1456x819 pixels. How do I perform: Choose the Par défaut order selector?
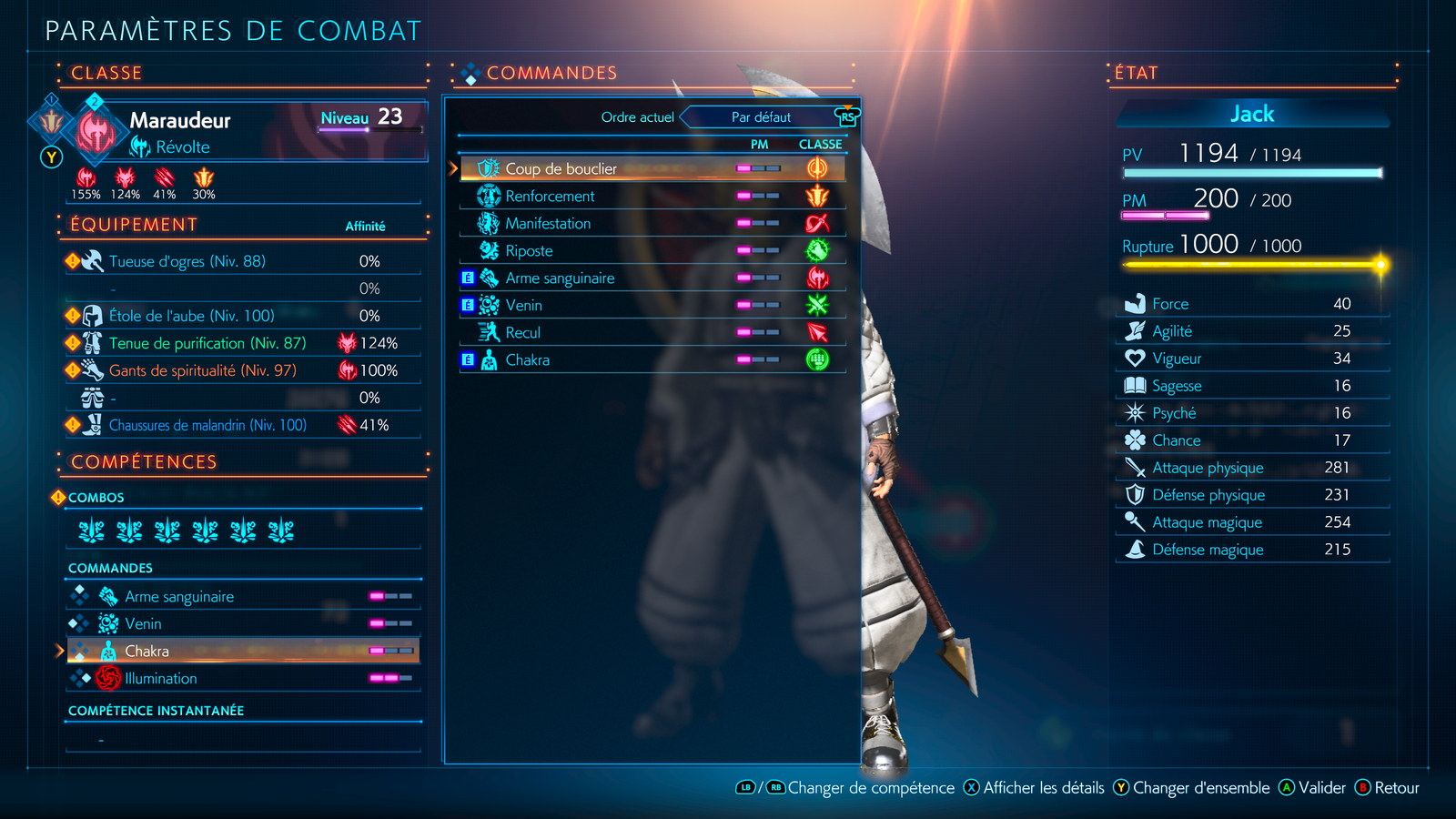coord(761,117)
